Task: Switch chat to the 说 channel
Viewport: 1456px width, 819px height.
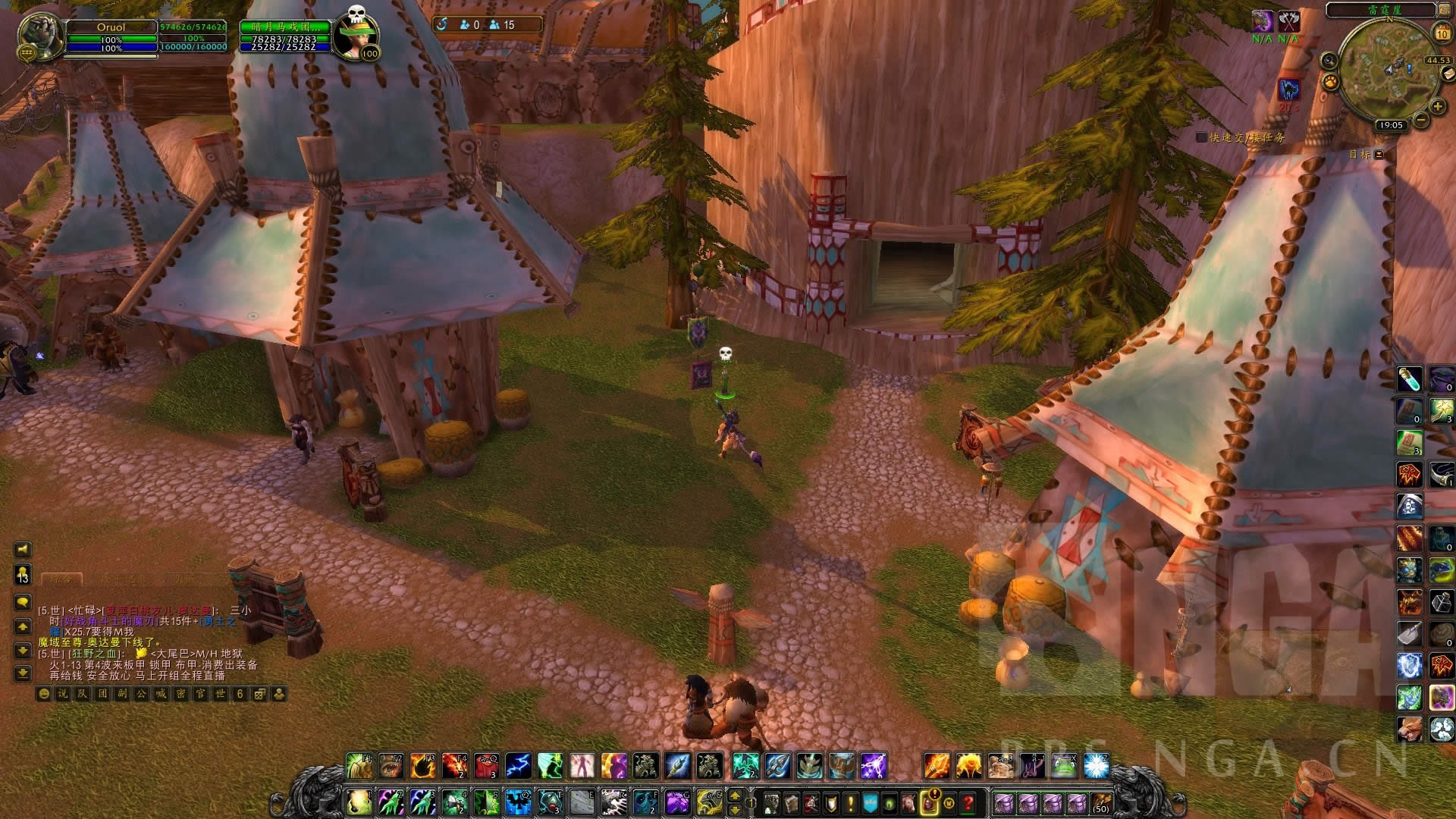Action: [x=63, y=694]
